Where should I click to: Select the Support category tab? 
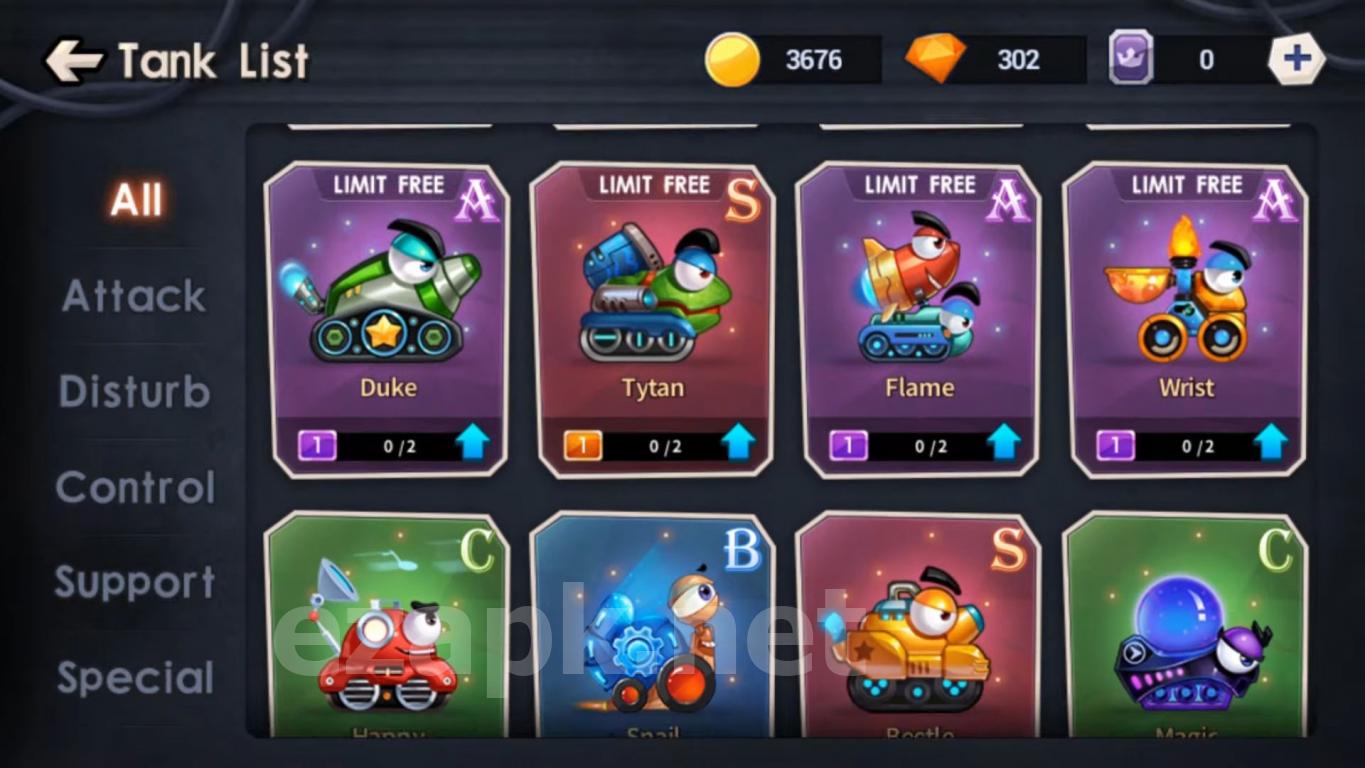tap(135, 582)
